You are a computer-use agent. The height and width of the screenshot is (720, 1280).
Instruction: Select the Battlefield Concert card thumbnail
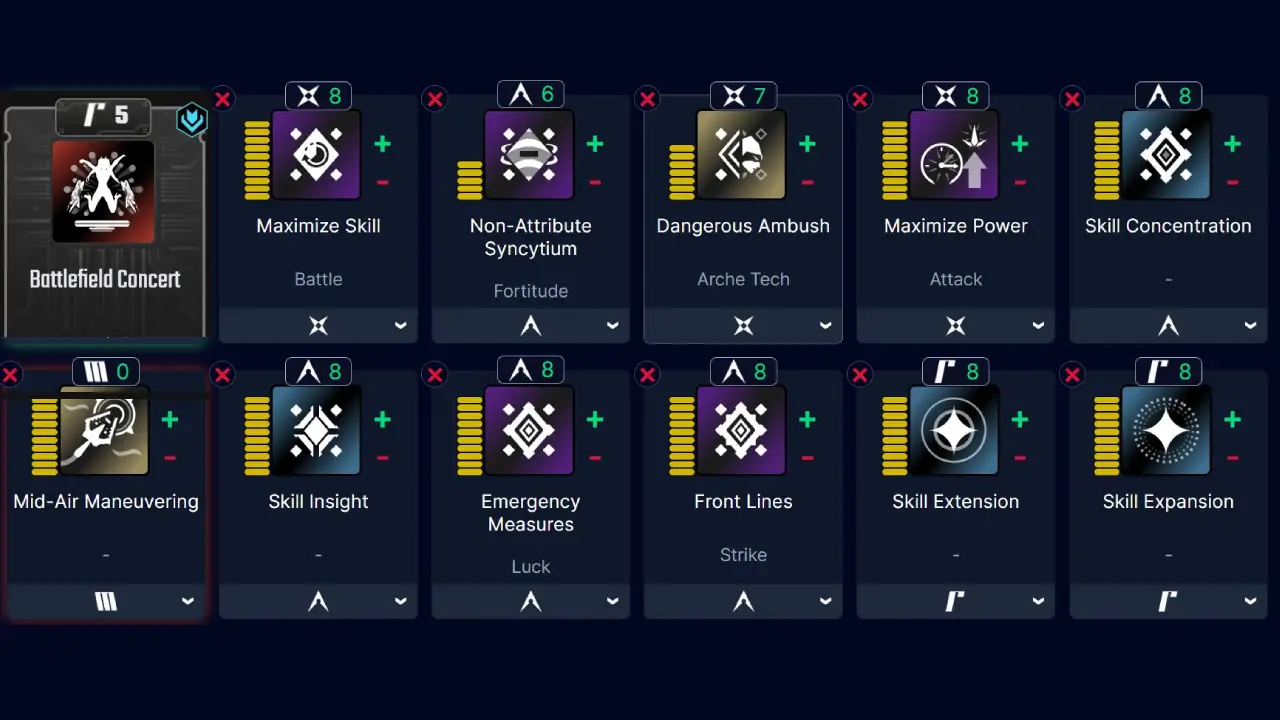point(105,192)
